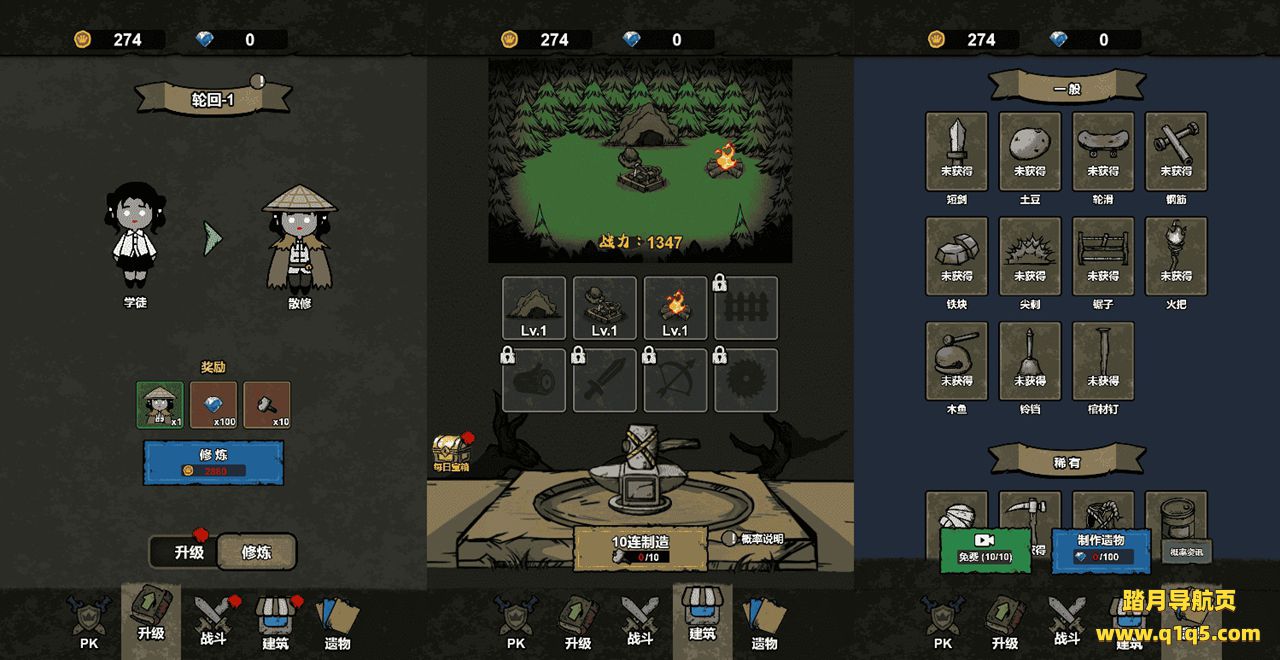Image resolution: width=1280 pixels, height=660 pixels.
Task: Select the 木鱼 wooden fish item slot
Action: tap(957, 361)
